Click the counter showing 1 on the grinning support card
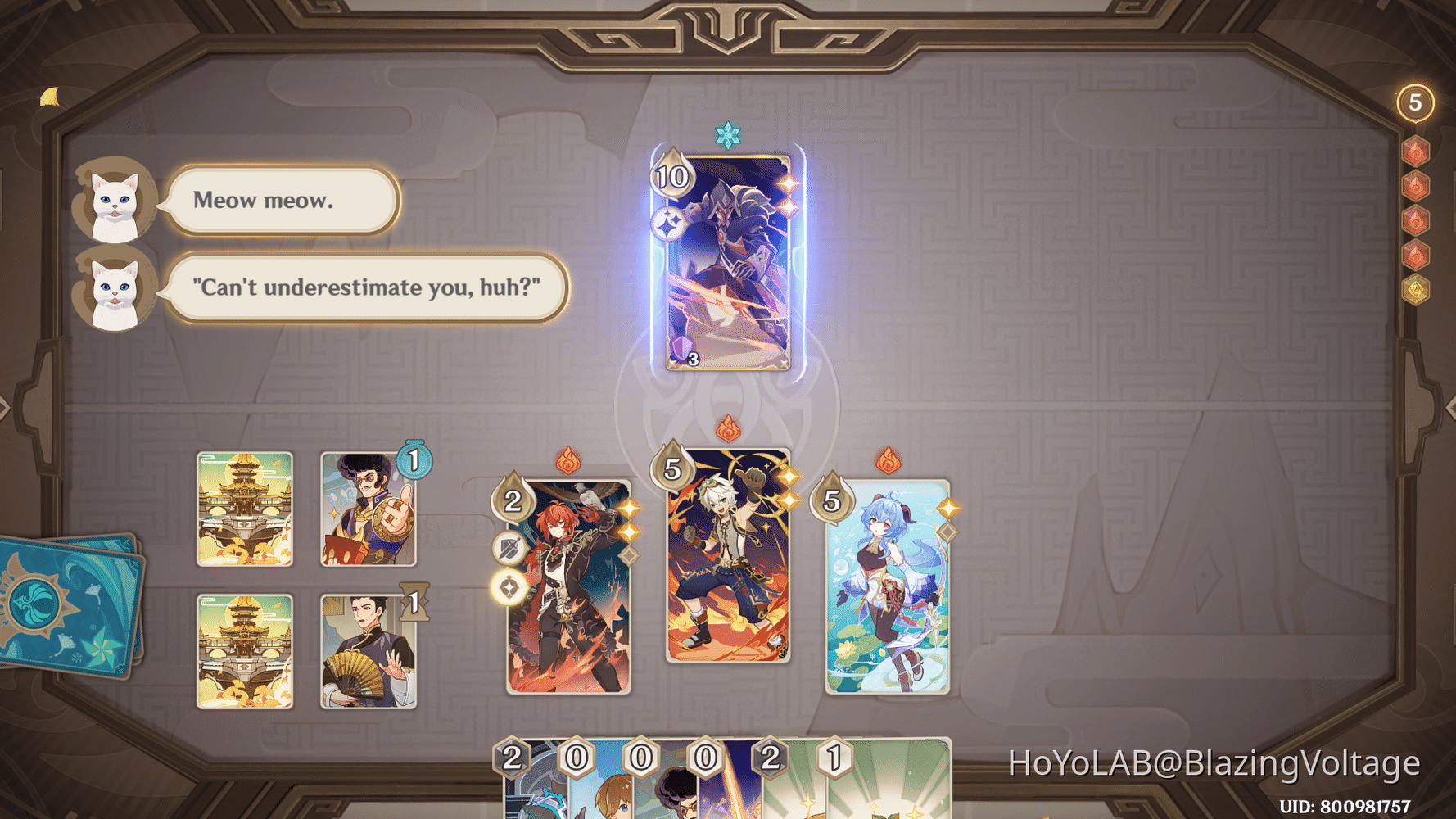Screen dimensions: 1456x819 pyautogui.click(x=414, y=460)
